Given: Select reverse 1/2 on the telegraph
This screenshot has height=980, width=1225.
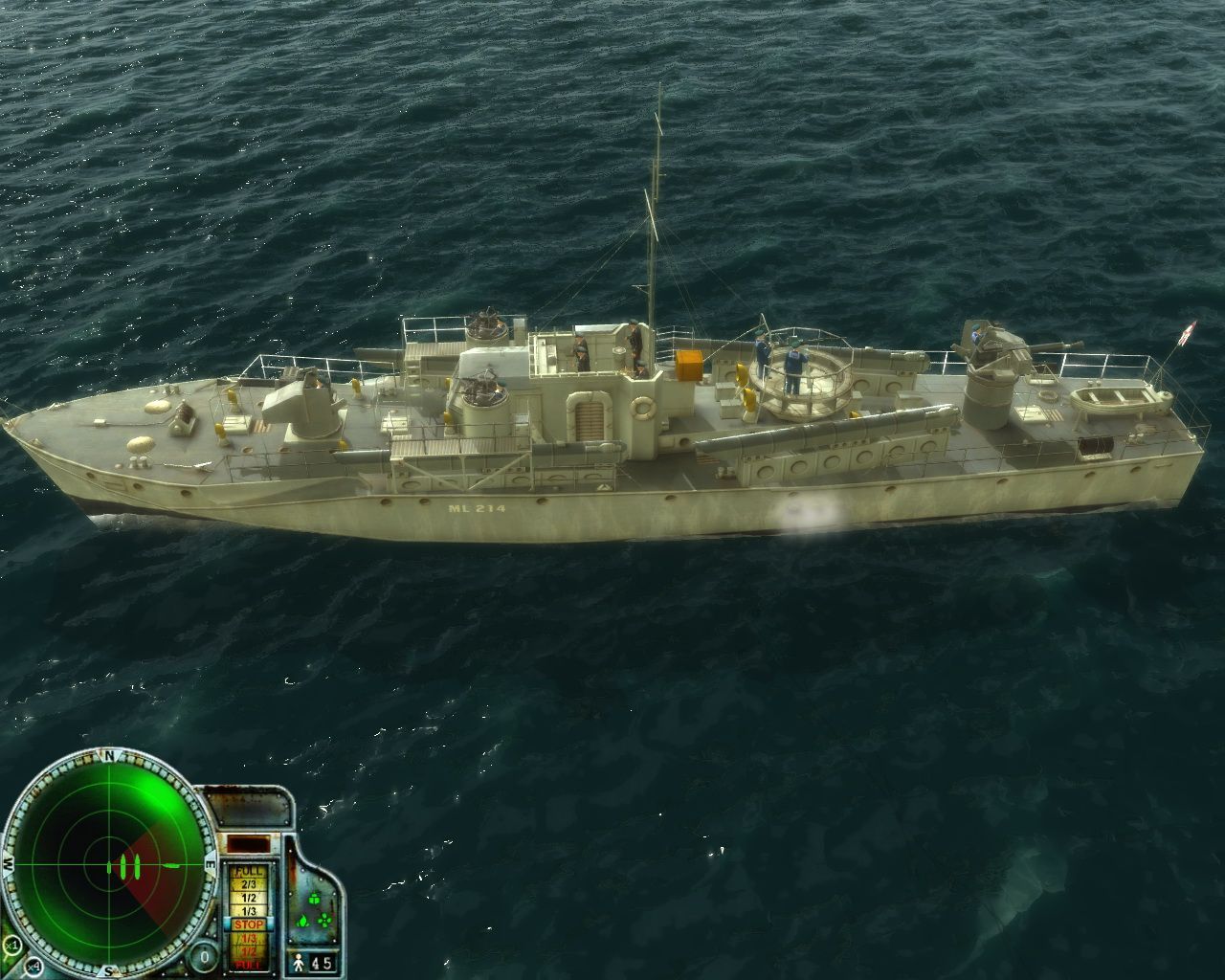Looking at the screenshot, I should point(248,951).
